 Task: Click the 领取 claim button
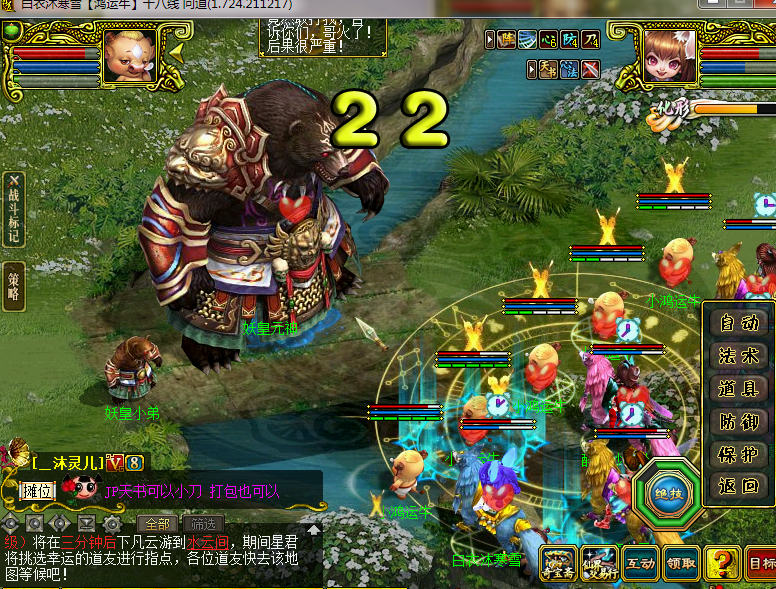pos(681,564)
